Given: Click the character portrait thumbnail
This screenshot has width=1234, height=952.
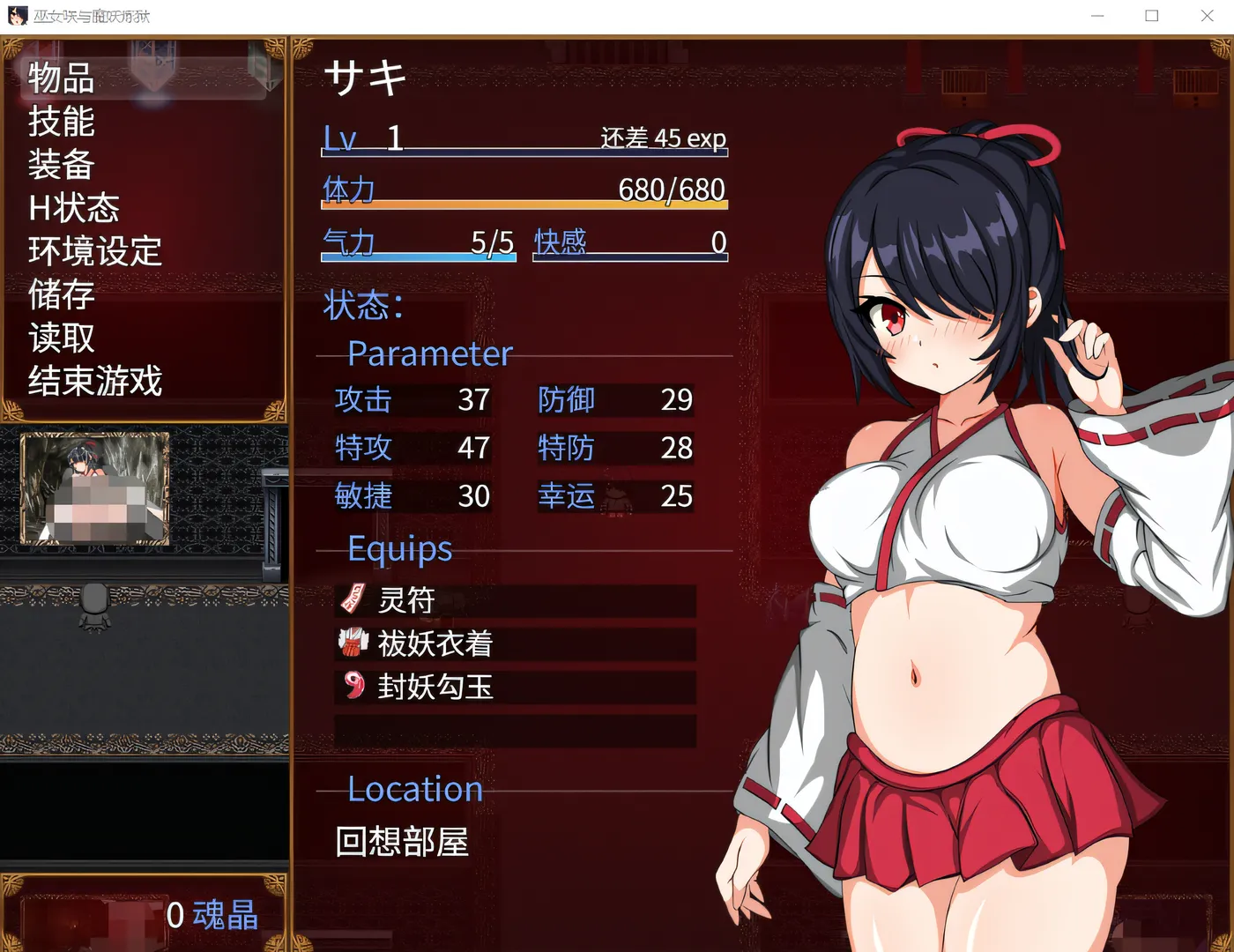Looking at the screenshot, I should coord(95,488).
